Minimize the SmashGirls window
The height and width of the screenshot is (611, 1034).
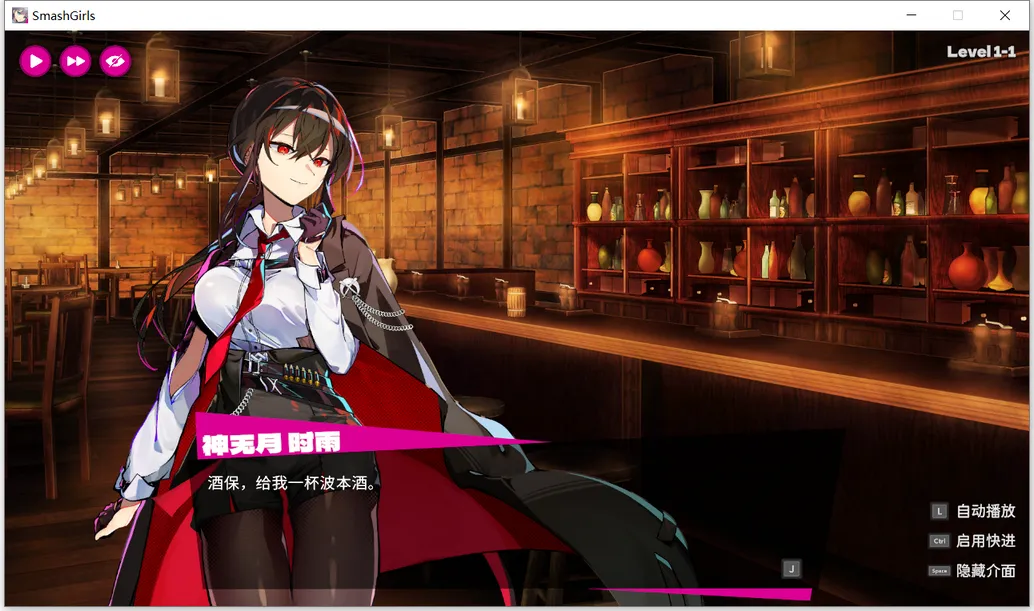pos(911,15)
